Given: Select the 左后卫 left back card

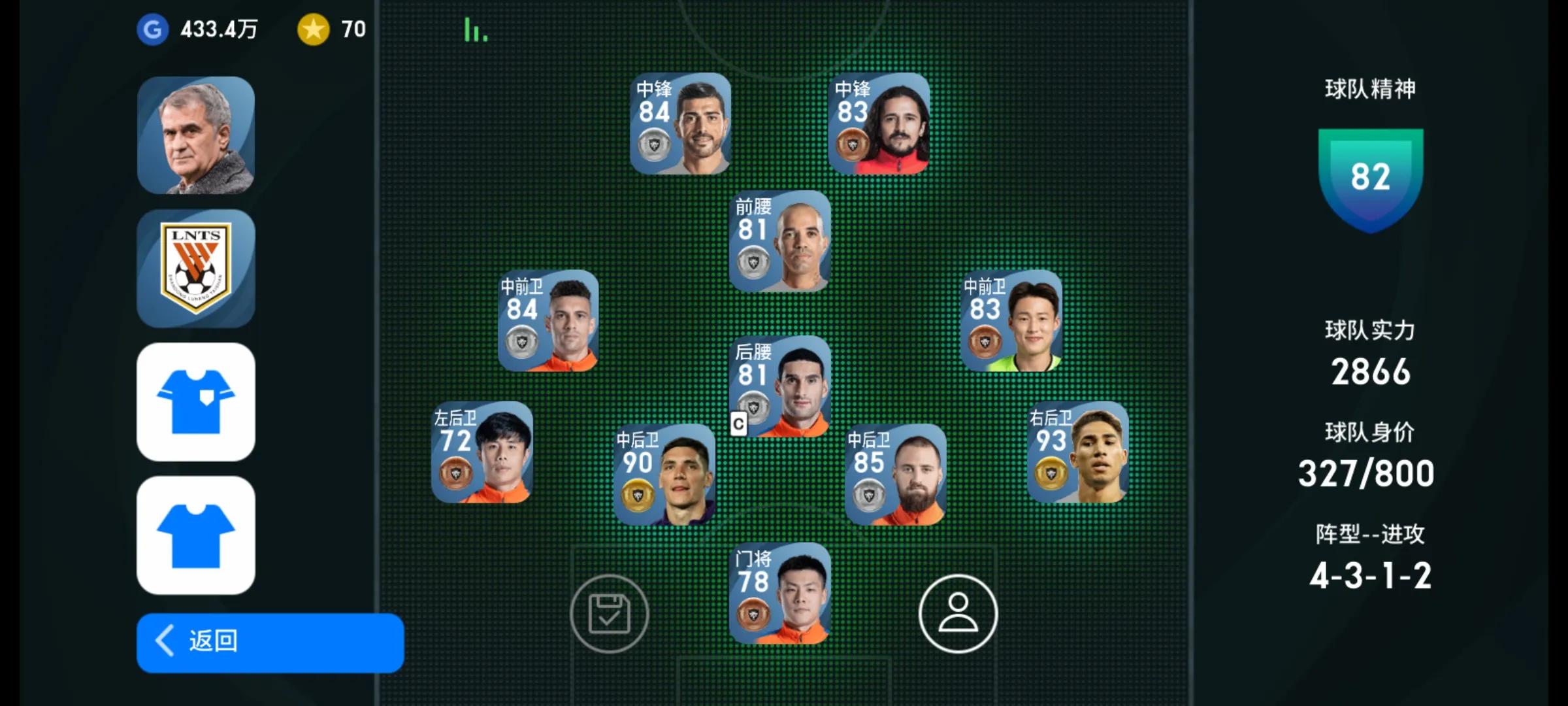Looking at the screenshot, I should [x=482, y=452].
